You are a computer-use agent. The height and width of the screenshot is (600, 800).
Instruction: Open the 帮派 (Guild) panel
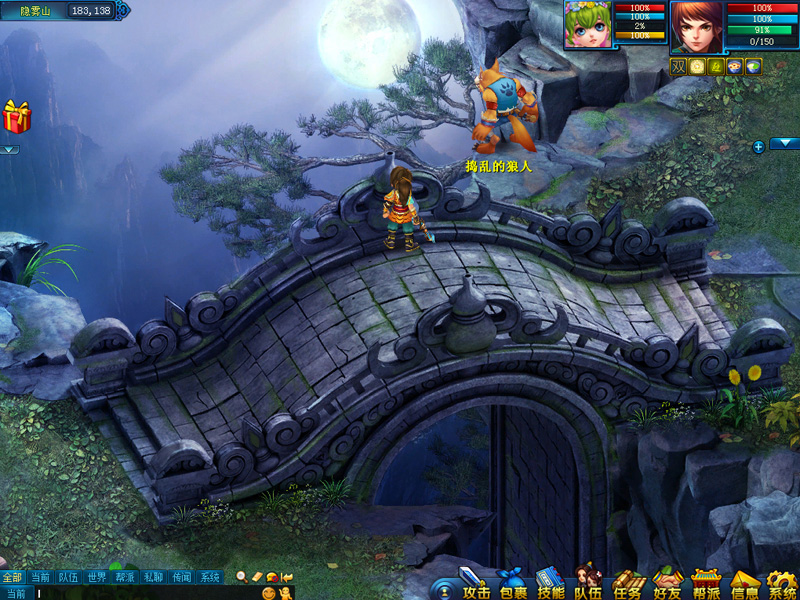707,584
